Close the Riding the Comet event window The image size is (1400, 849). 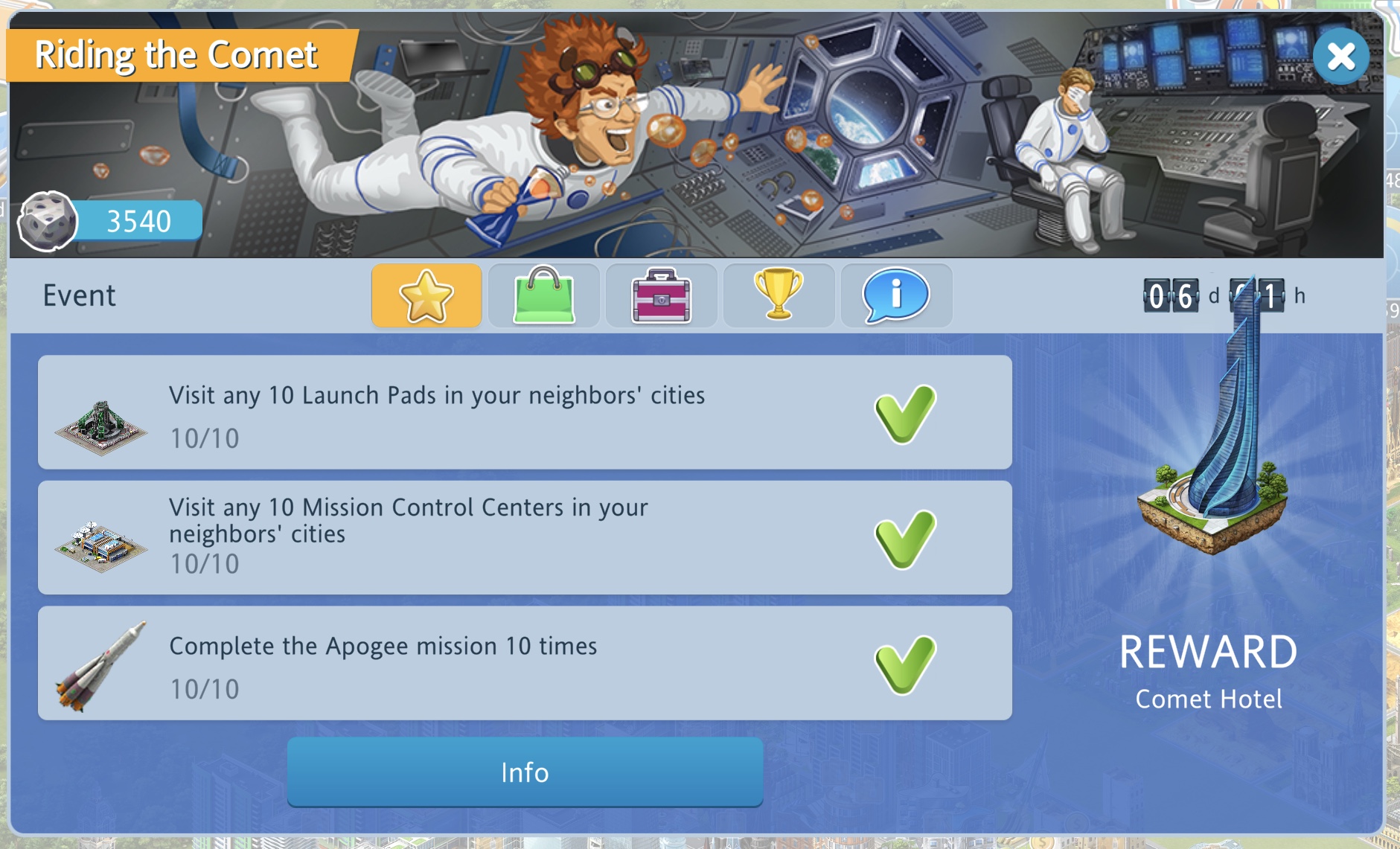pos(1340,57)
